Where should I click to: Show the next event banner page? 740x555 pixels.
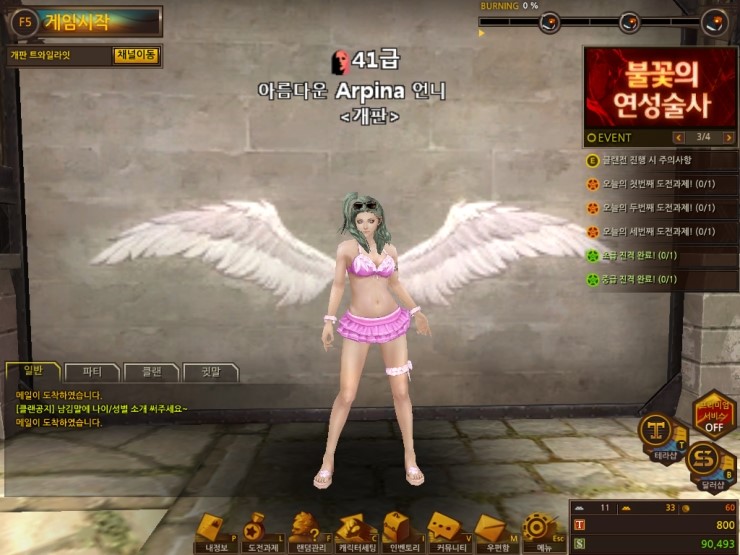(727, 137)
